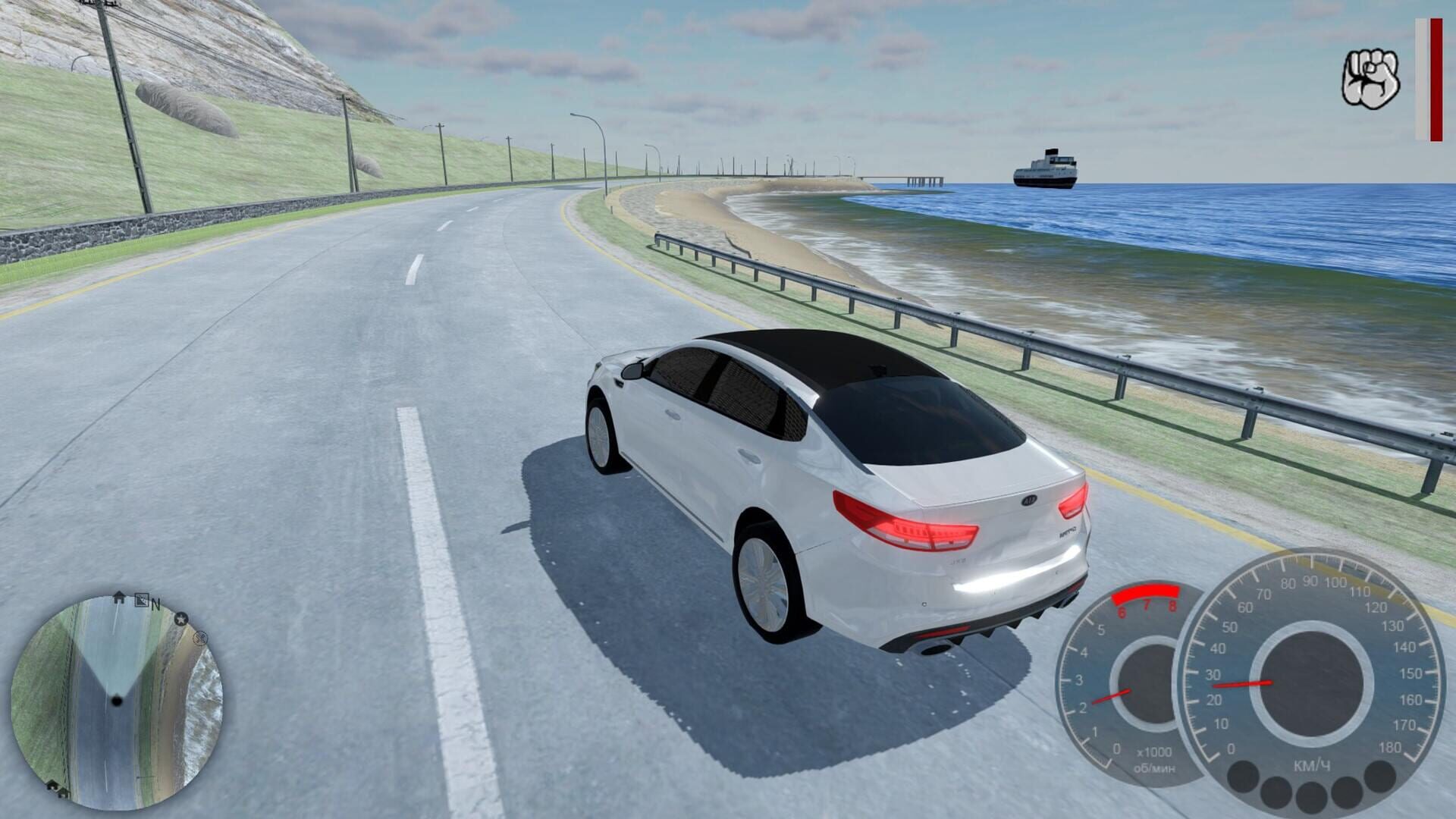Toggle the rightmost gear indicator circle

pyautogui.click(x=1380, y=777)
